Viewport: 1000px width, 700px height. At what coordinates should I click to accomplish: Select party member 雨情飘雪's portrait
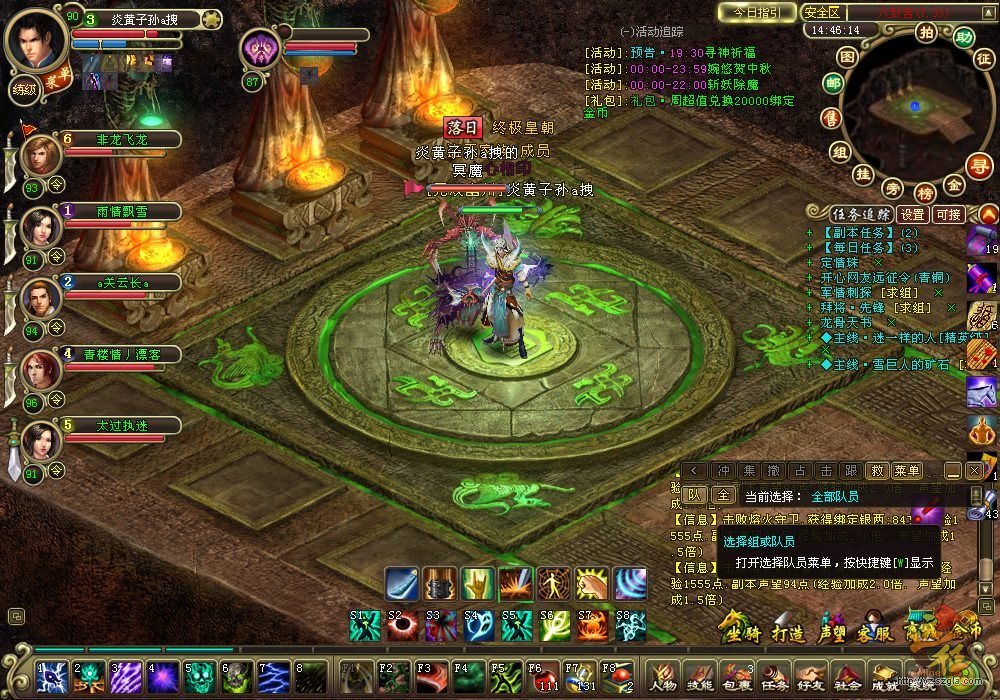click(41, 227)
